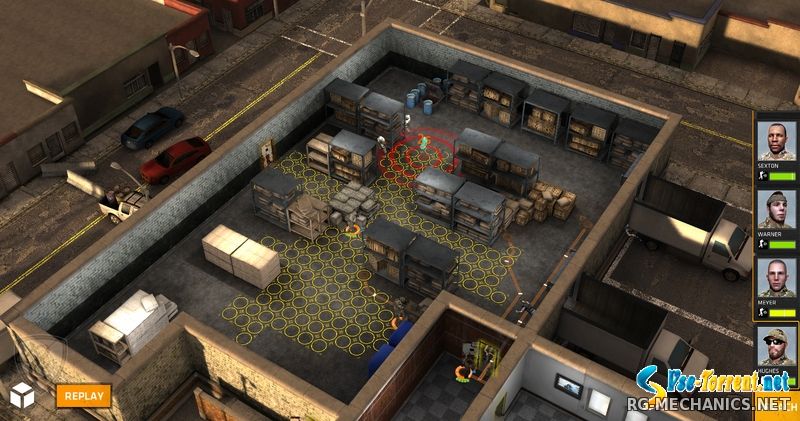Pick Hughes with the sunglasses portrait
The image size is (800, 421).
[775, 345]
